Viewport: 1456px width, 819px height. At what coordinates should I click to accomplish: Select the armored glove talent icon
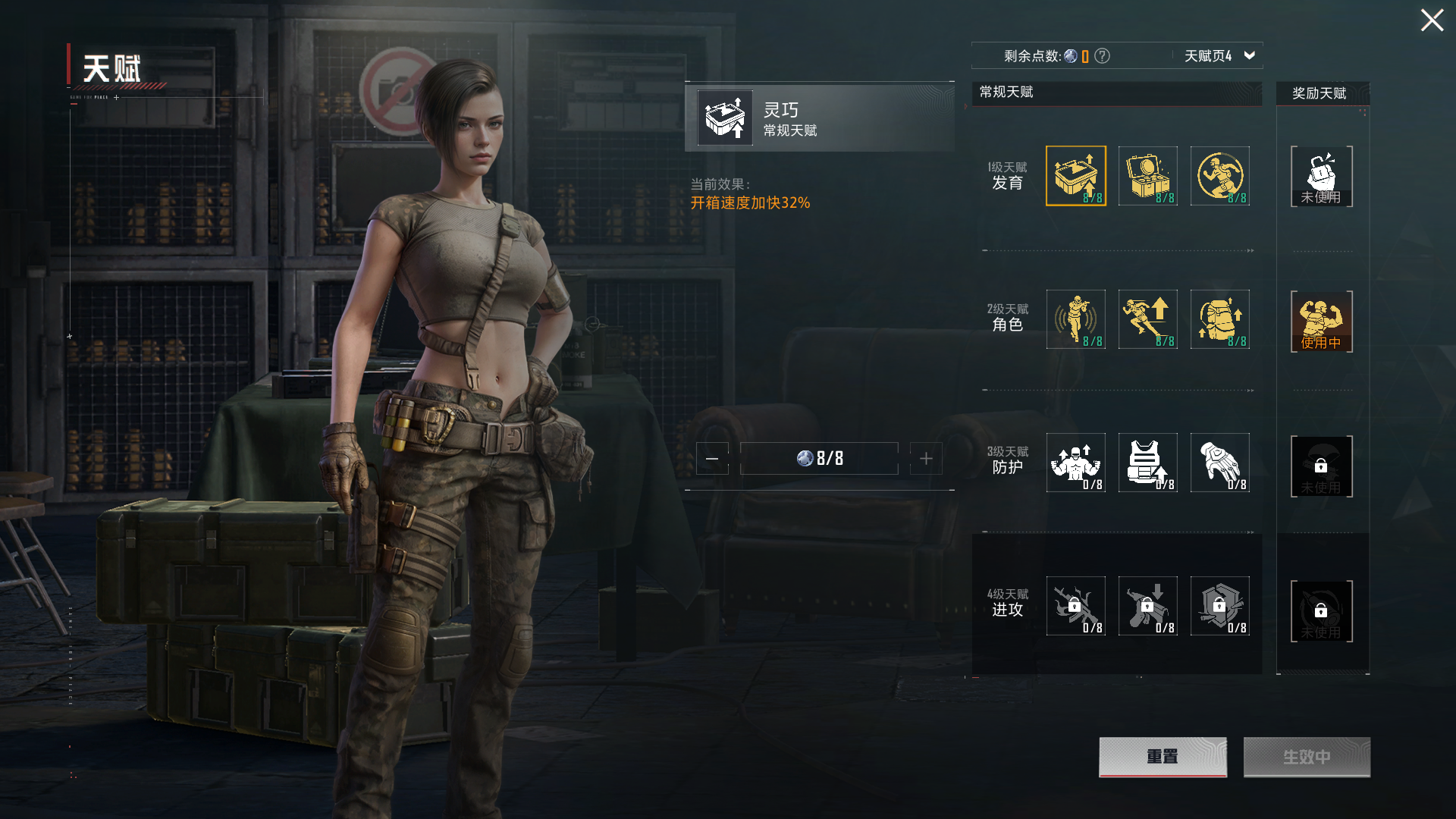point(1219,463)
